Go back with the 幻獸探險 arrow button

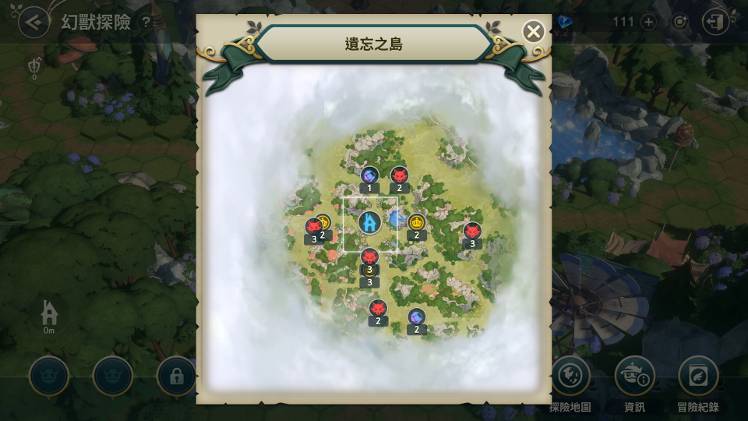[x=36, y=22]
